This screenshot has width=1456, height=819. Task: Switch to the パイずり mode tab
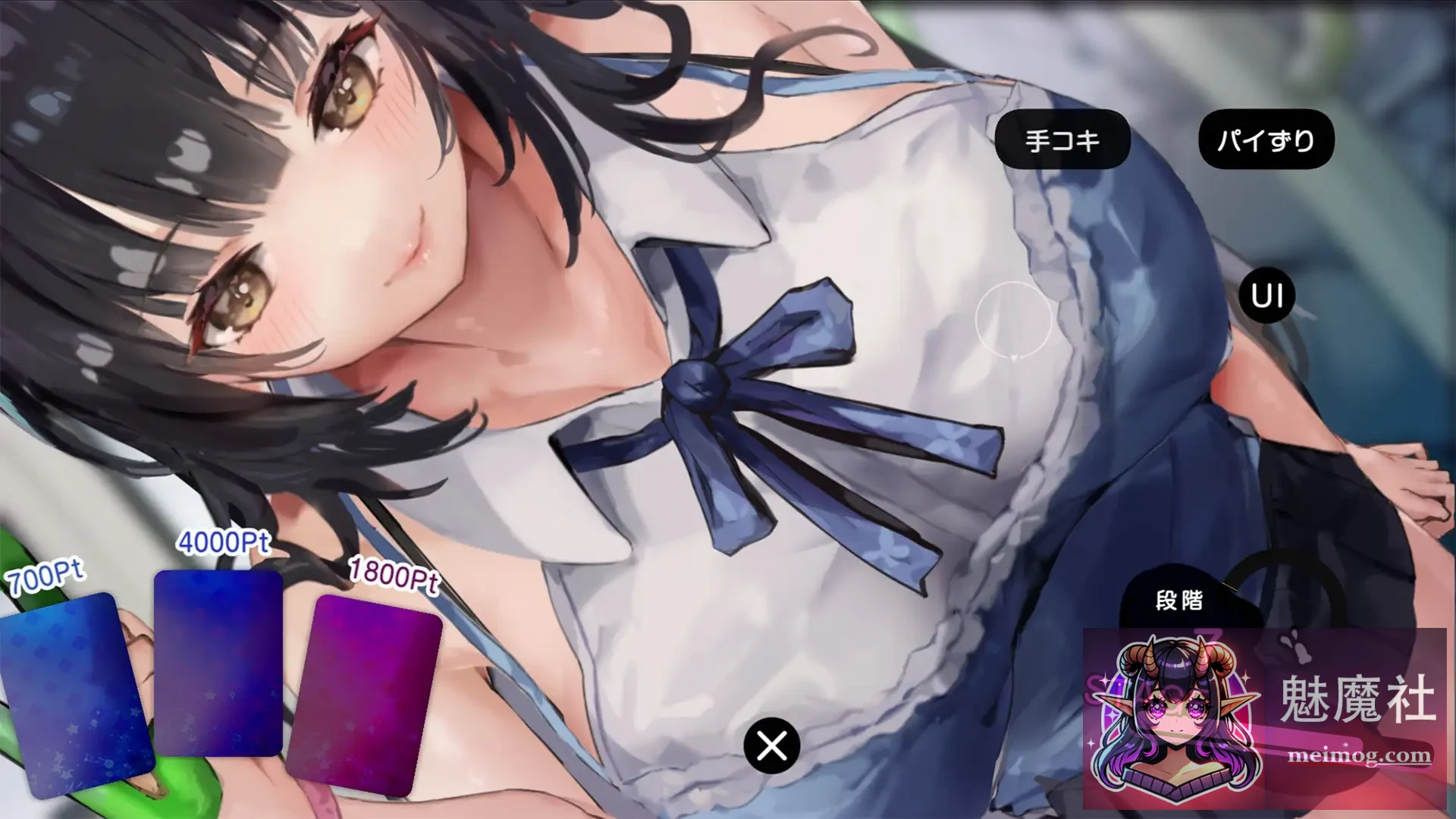(1265, 138)
